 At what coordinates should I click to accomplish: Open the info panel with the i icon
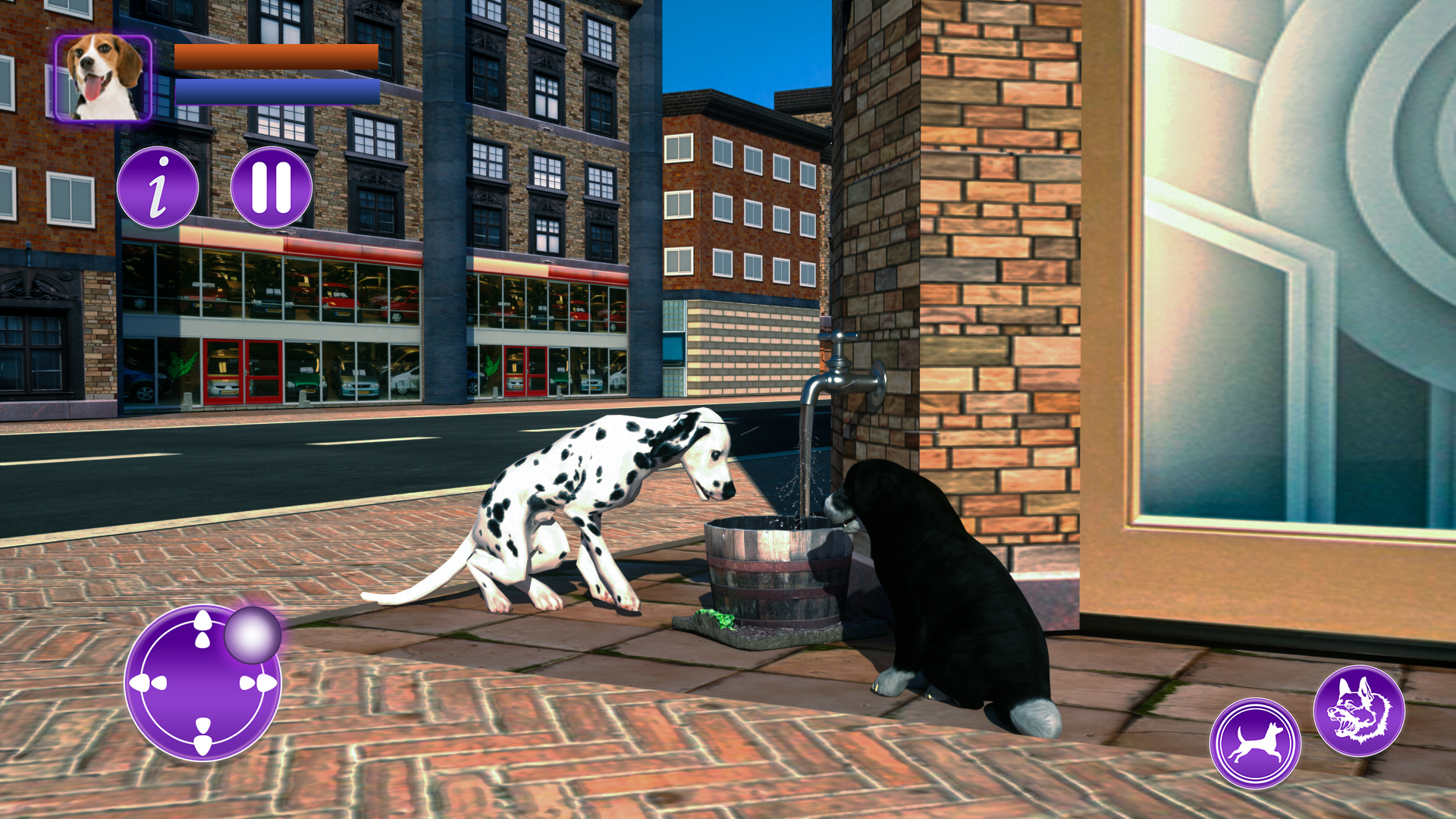coord(158,187)
